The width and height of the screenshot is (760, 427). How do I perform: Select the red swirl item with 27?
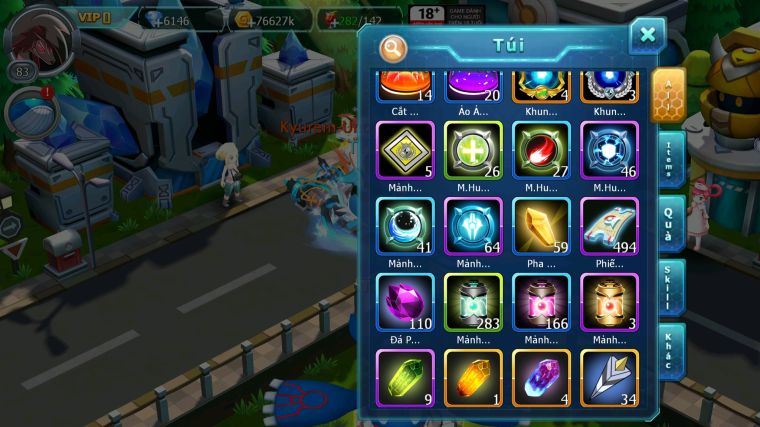[x=541, y=150]
